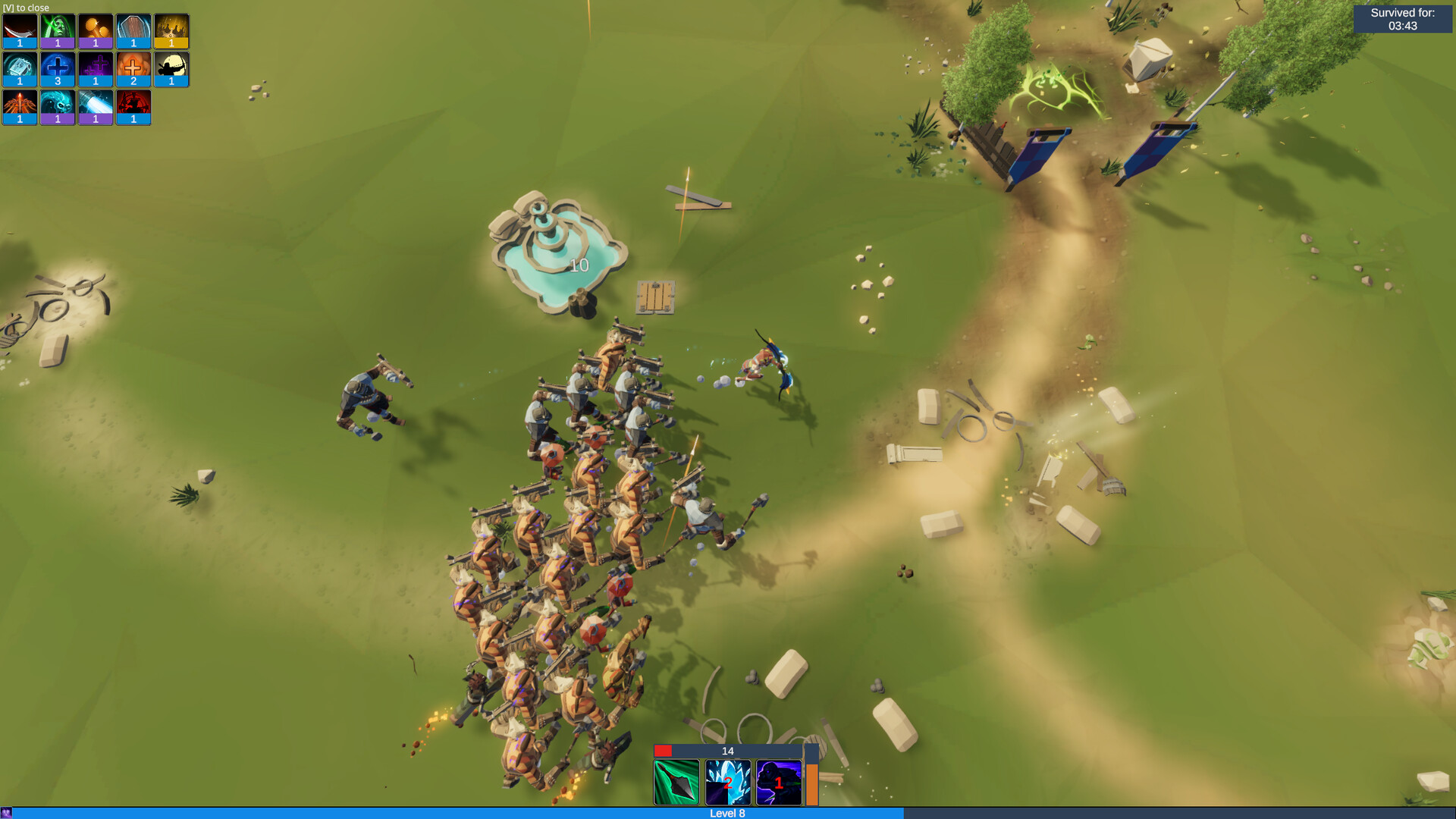Activate the green arrowhead ability in the hotbar
1456x819 pixels.
click(x=677, y=781)
